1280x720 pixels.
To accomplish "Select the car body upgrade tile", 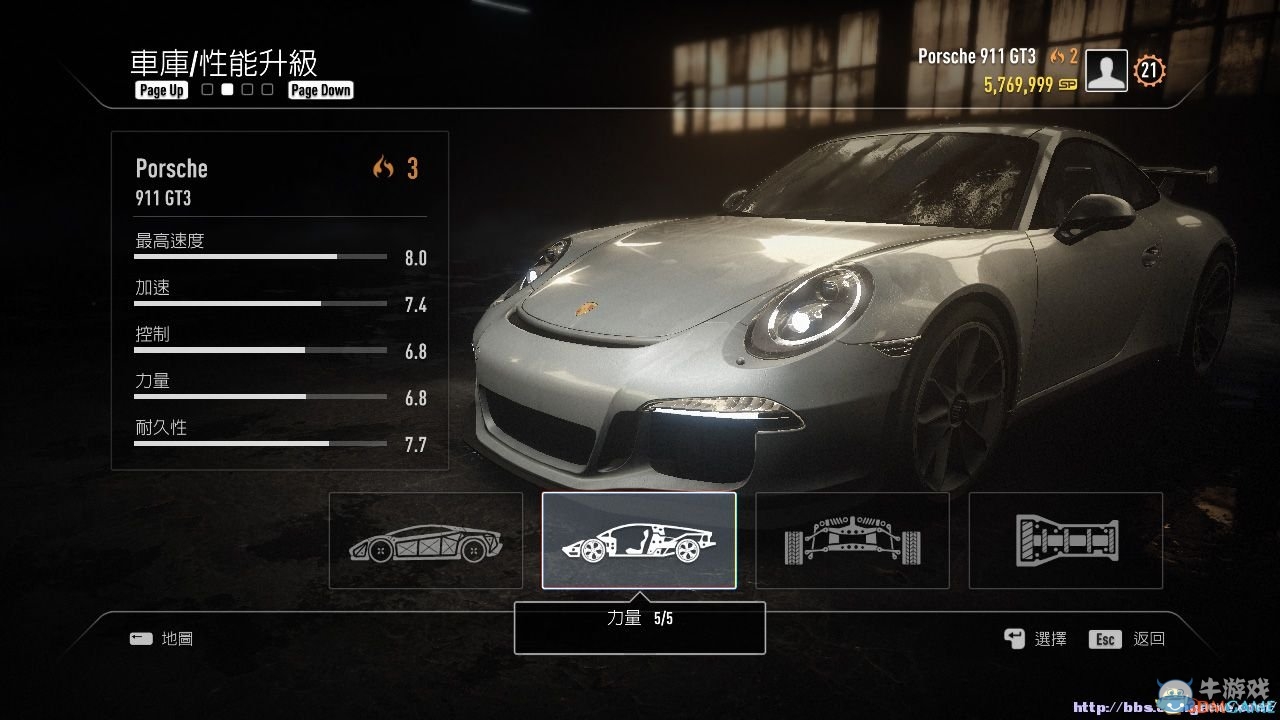I will click(426, 540).
